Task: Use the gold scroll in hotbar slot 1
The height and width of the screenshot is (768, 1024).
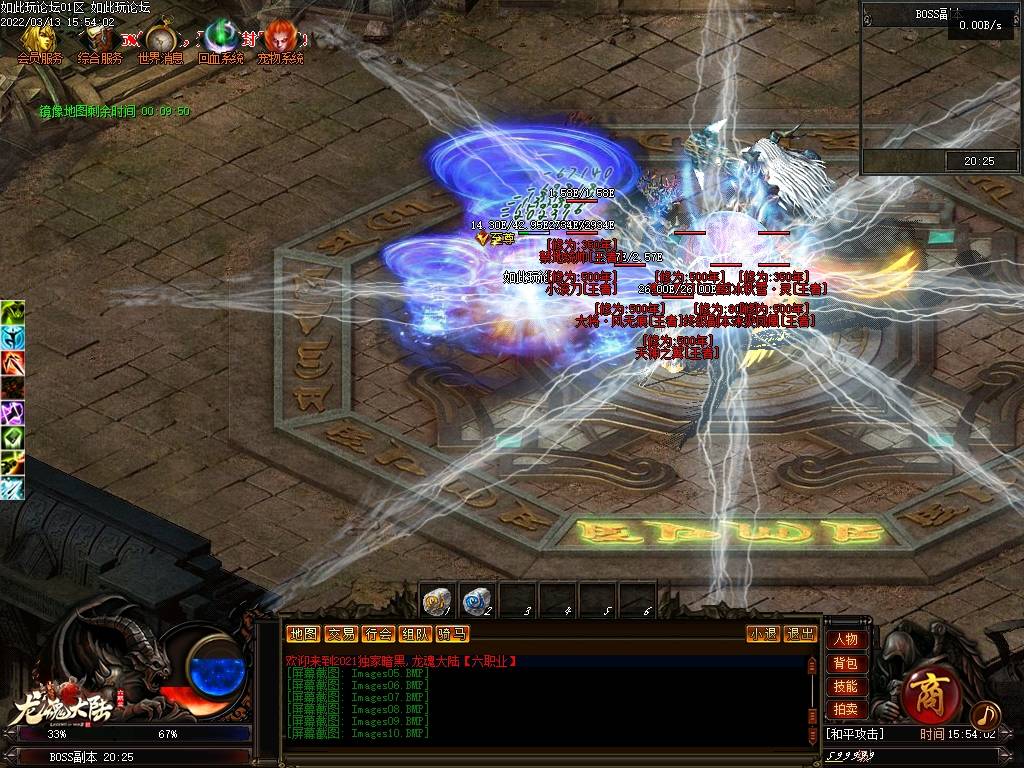Action: [437, 600]
